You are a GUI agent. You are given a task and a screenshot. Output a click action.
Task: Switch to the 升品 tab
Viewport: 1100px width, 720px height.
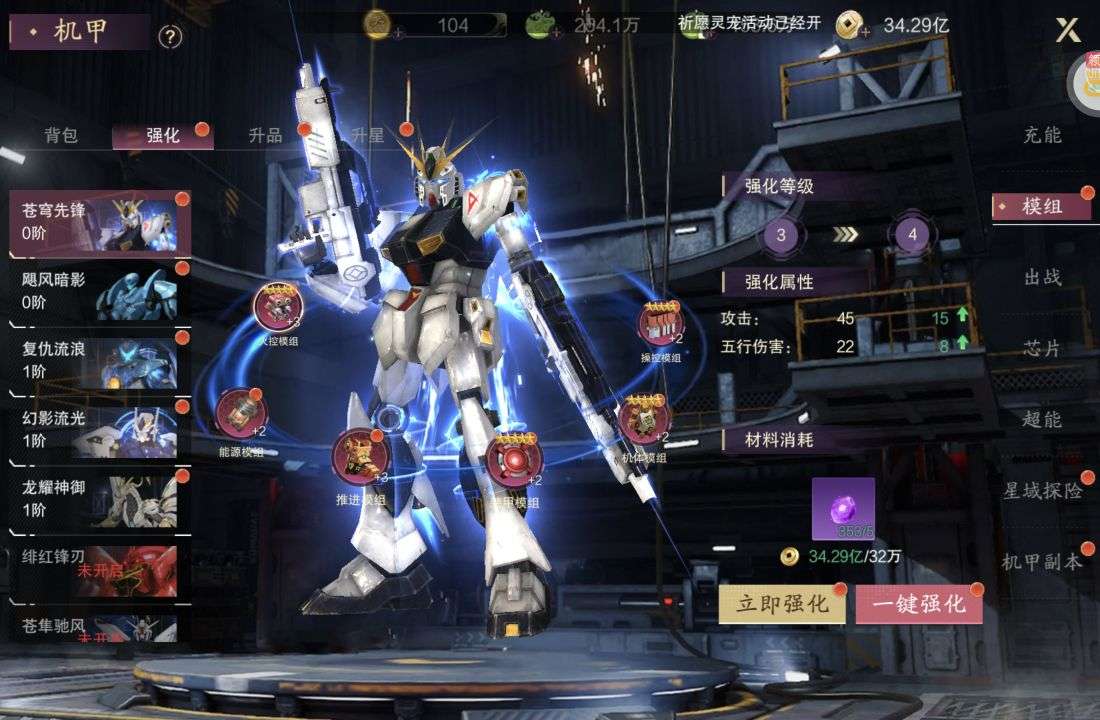click(x=265, y=136)
